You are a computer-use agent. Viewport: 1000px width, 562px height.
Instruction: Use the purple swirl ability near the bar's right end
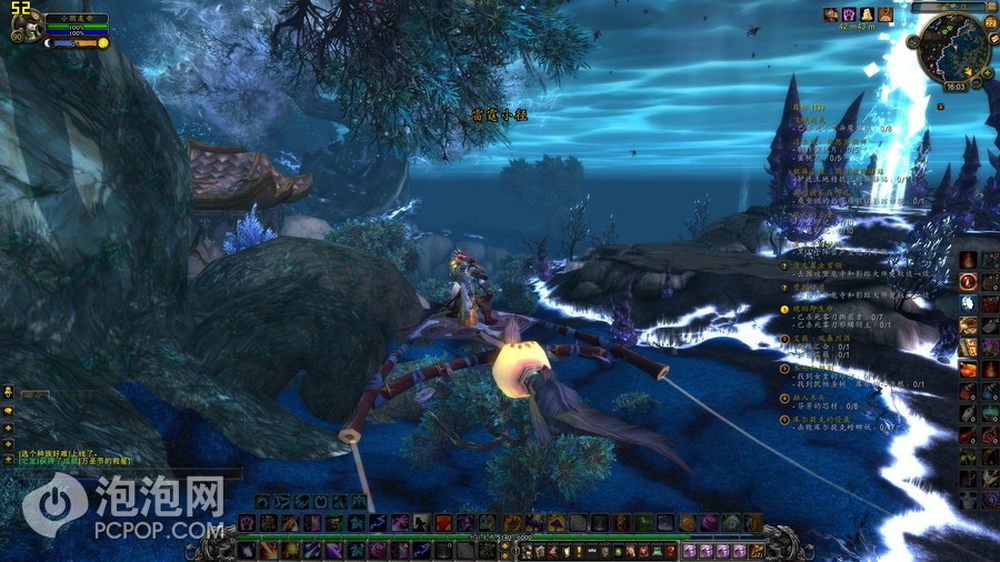click(x=708, y=522)
